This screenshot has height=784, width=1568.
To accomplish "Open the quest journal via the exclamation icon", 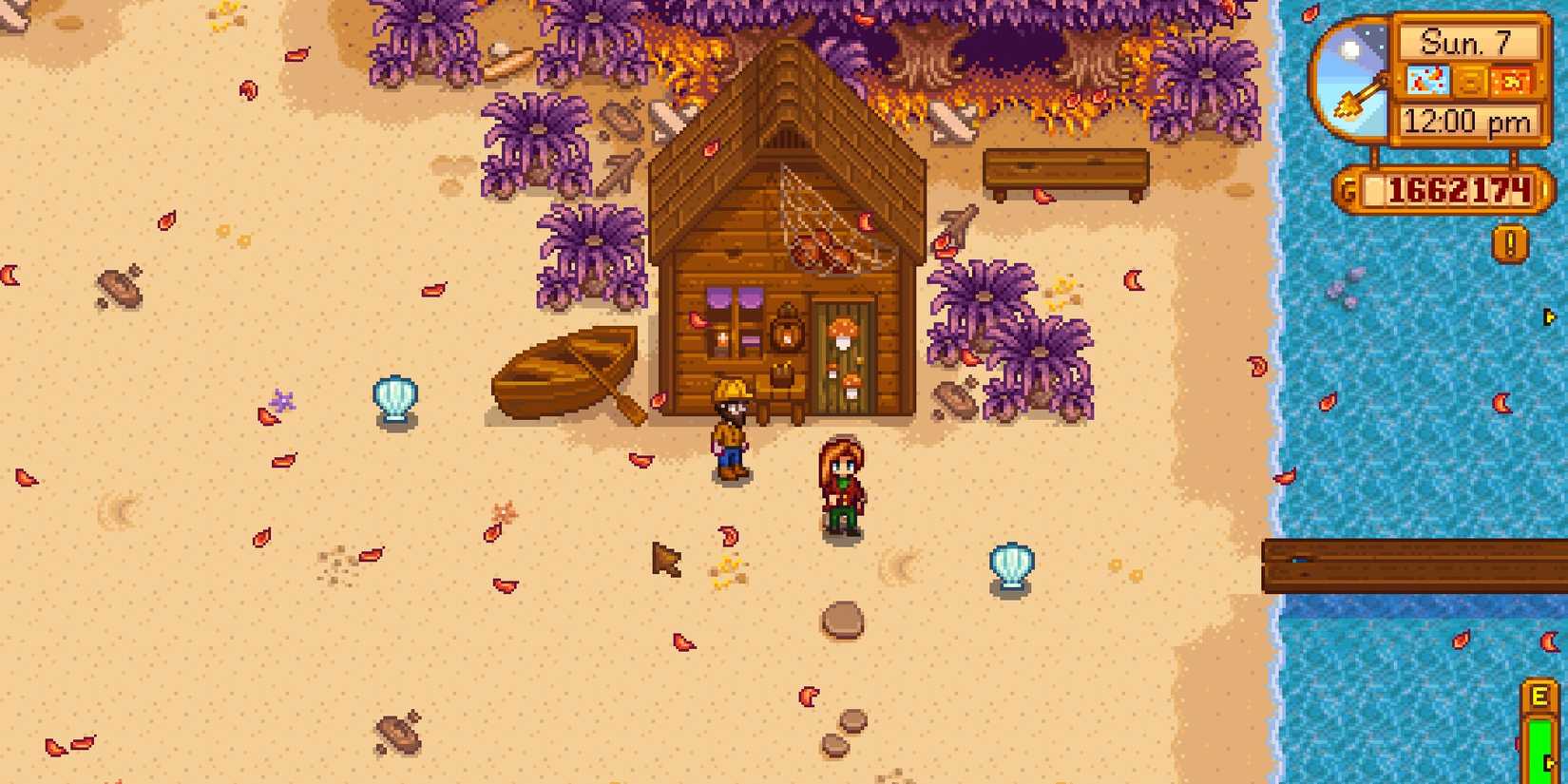I will [x=1509, y=242].
